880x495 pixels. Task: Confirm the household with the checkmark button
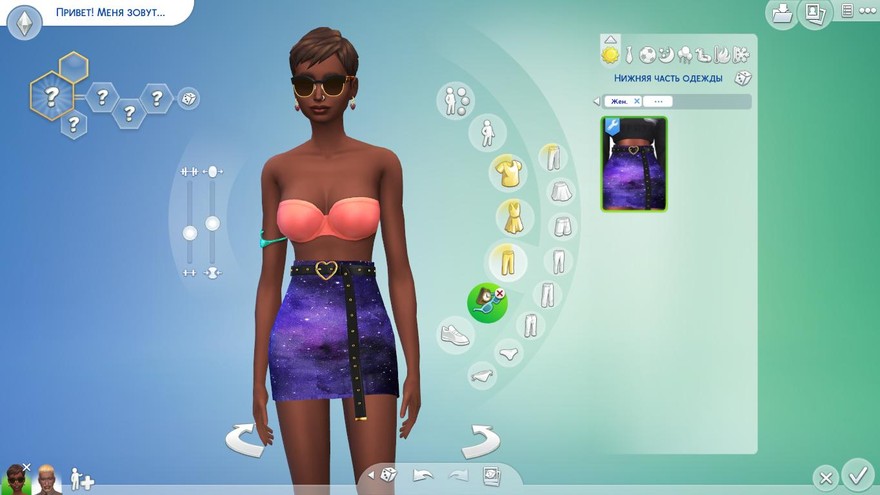[x=857, y=473]
